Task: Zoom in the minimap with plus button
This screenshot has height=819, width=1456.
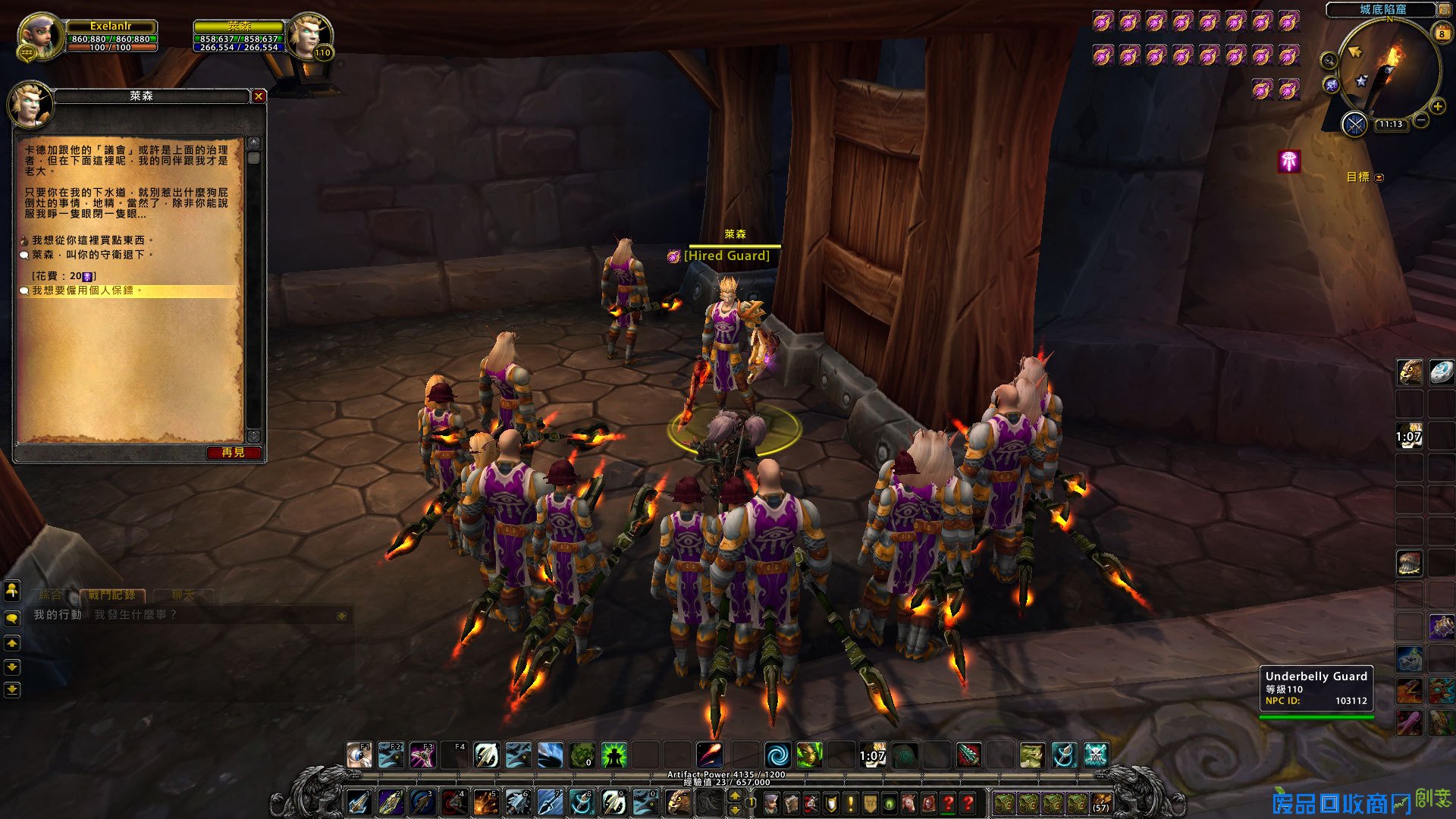Action: pyautogui.click(x=1437, y=107)
